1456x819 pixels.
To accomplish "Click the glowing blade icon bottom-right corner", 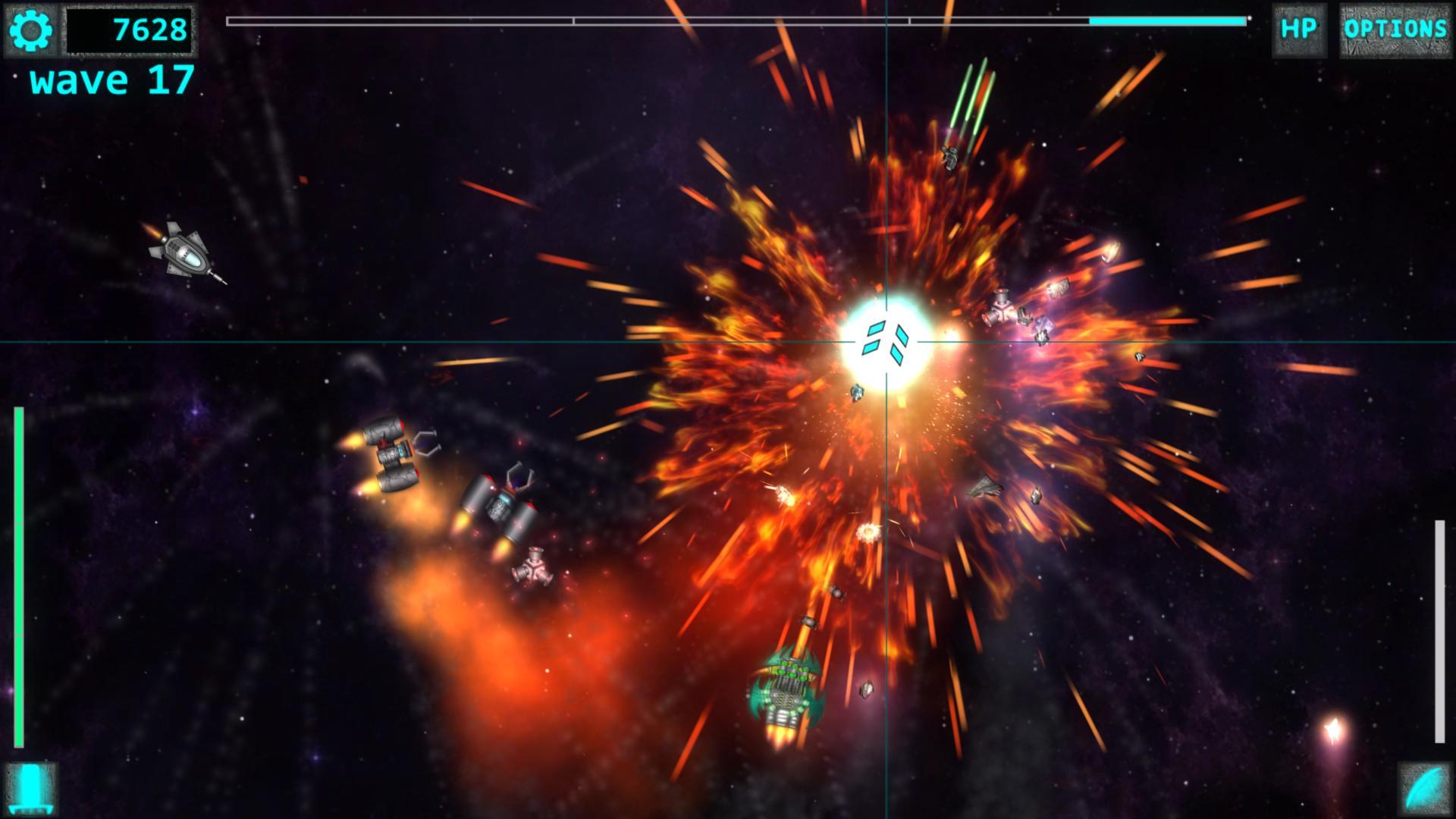I will coord(1426,789).
